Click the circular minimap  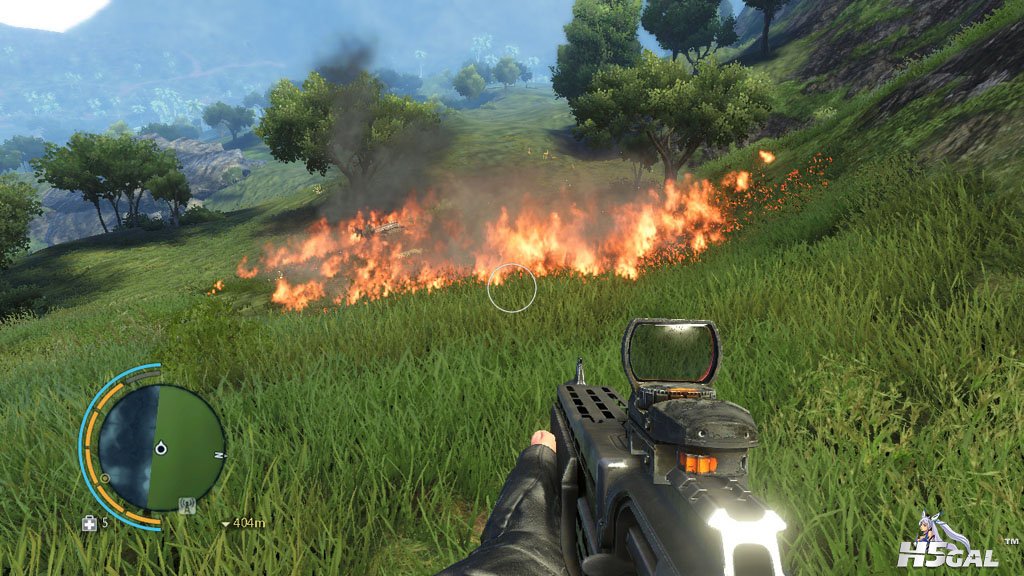click(x=160, y=447)
